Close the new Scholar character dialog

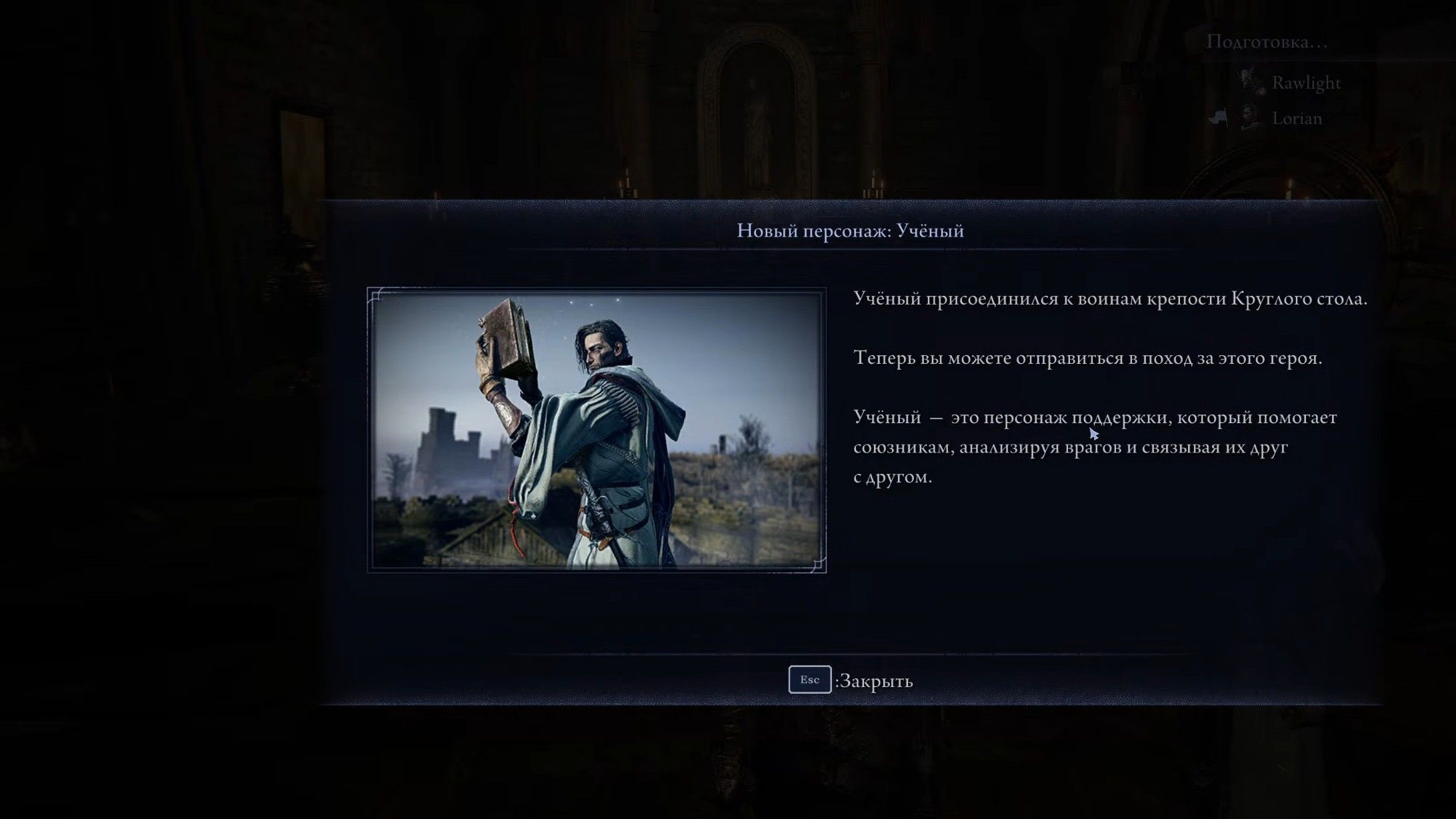point(851,680)
